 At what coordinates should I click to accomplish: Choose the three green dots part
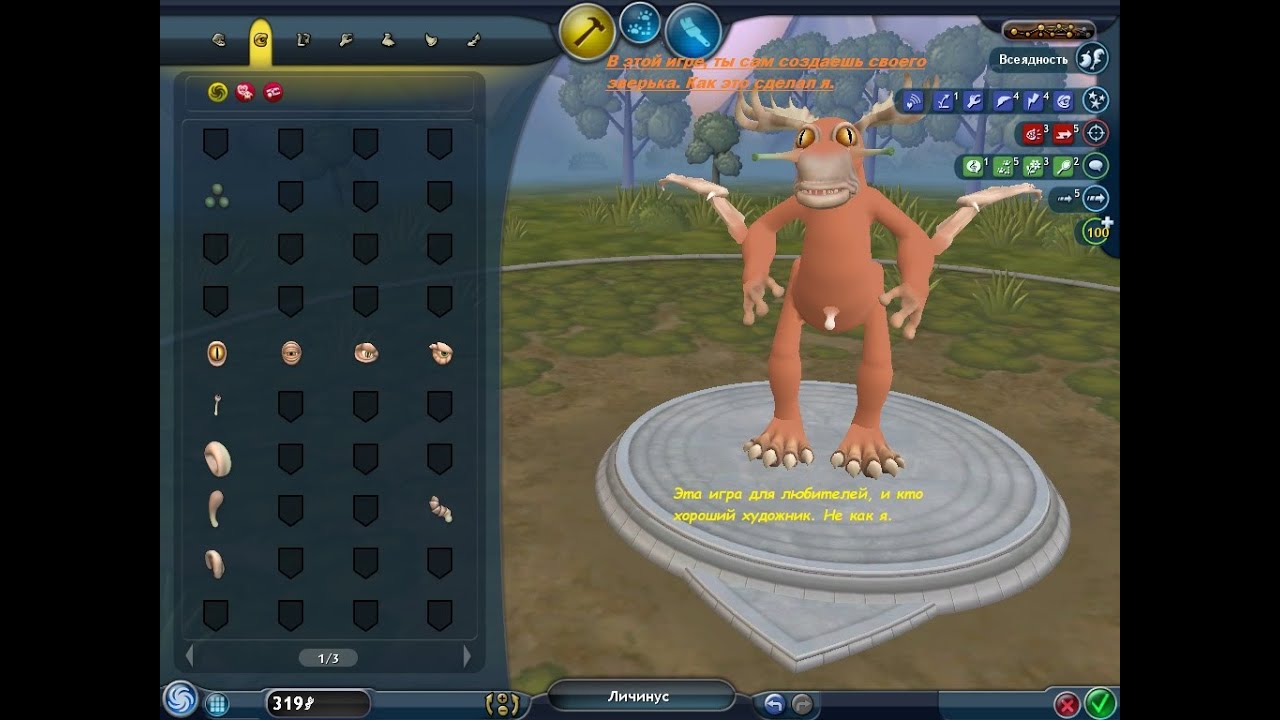(x=216, y=197)
